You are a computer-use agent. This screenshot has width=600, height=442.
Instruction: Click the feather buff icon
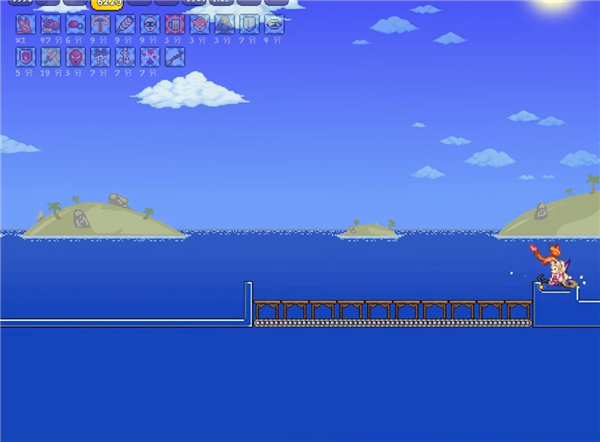[x=125, y=24]
